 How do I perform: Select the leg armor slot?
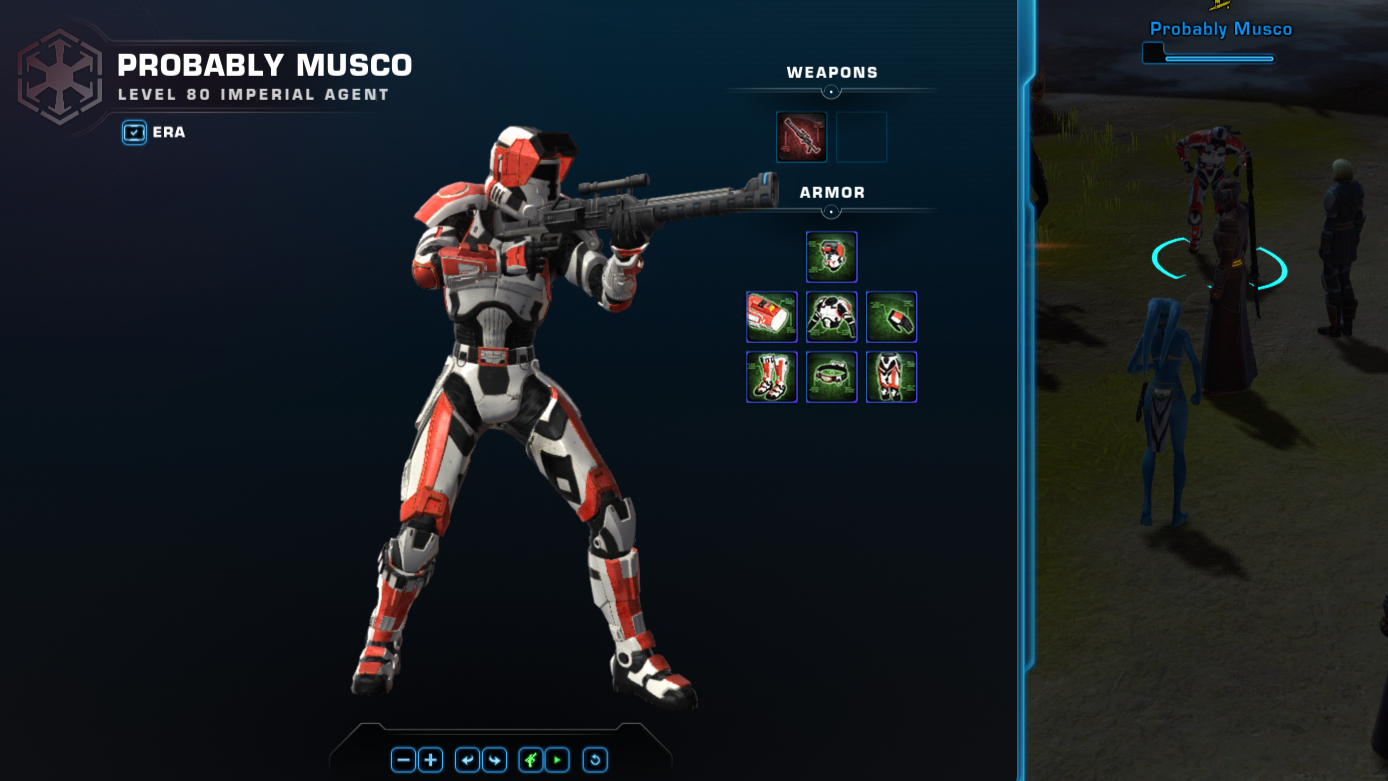(x=891, y=377)
